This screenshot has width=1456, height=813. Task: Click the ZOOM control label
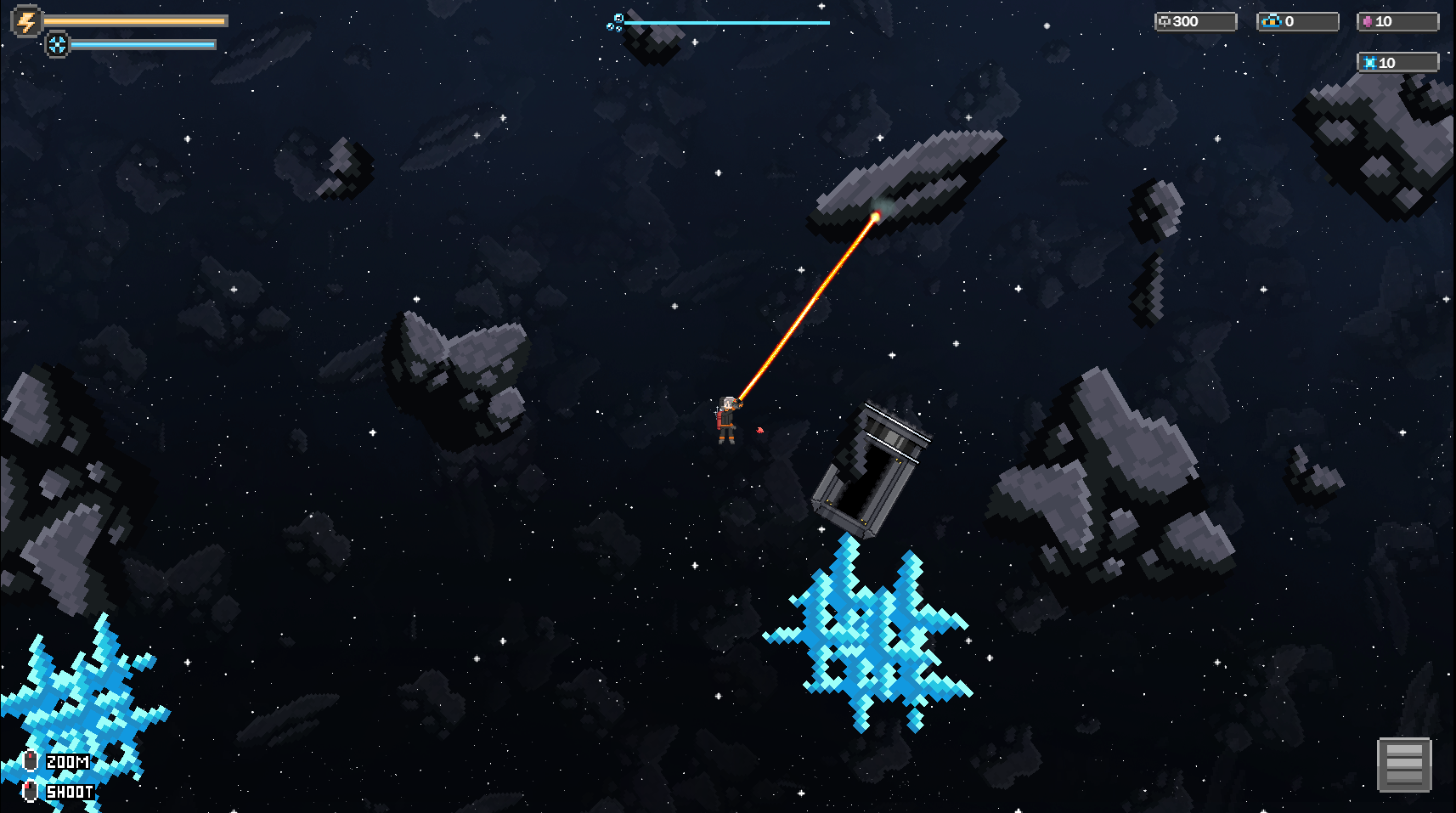point(67,762)
